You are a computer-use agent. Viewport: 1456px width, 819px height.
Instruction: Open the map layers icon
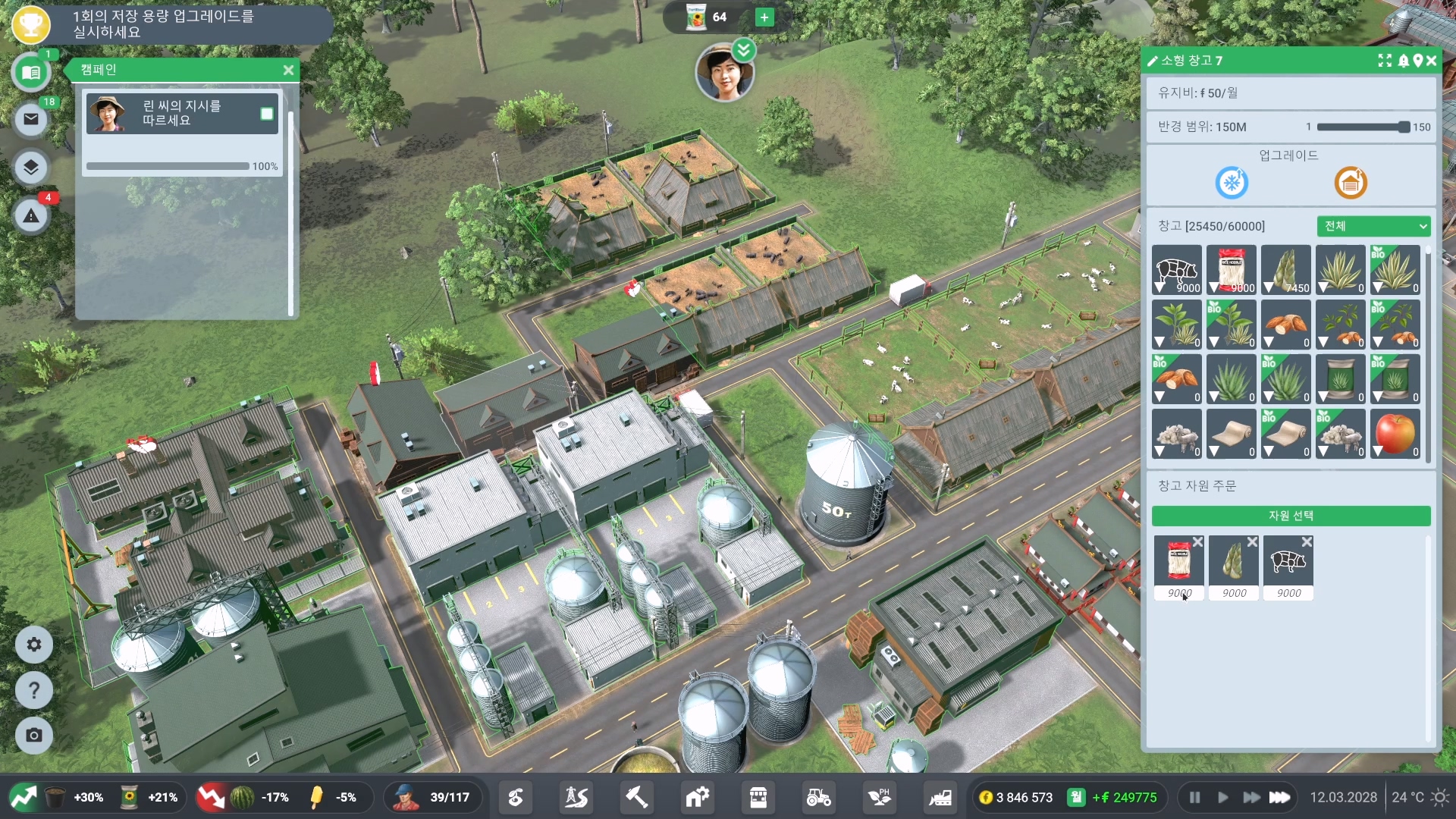pos(31,168)
